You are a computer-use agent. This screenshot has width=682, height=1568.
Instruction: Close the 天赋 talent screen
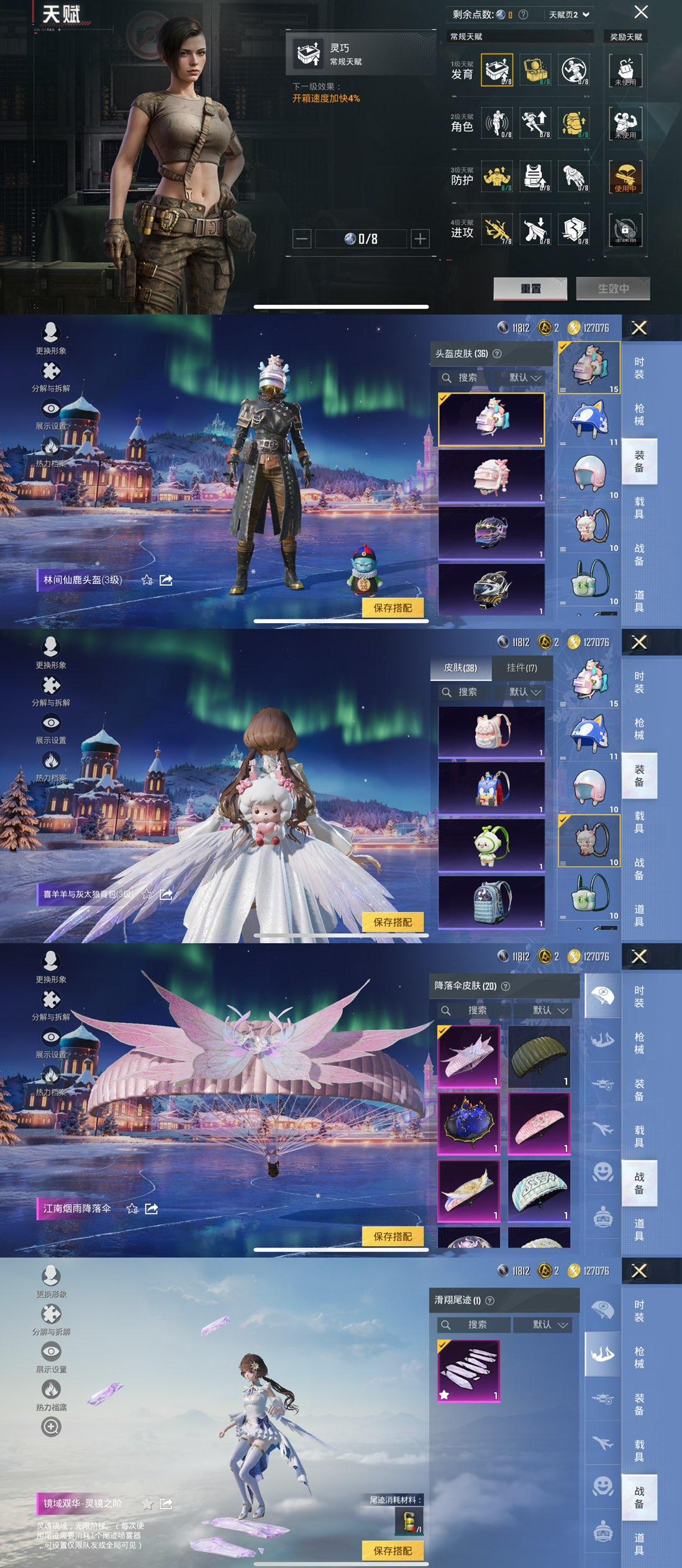pyautogui.click(x=641, y=12)
